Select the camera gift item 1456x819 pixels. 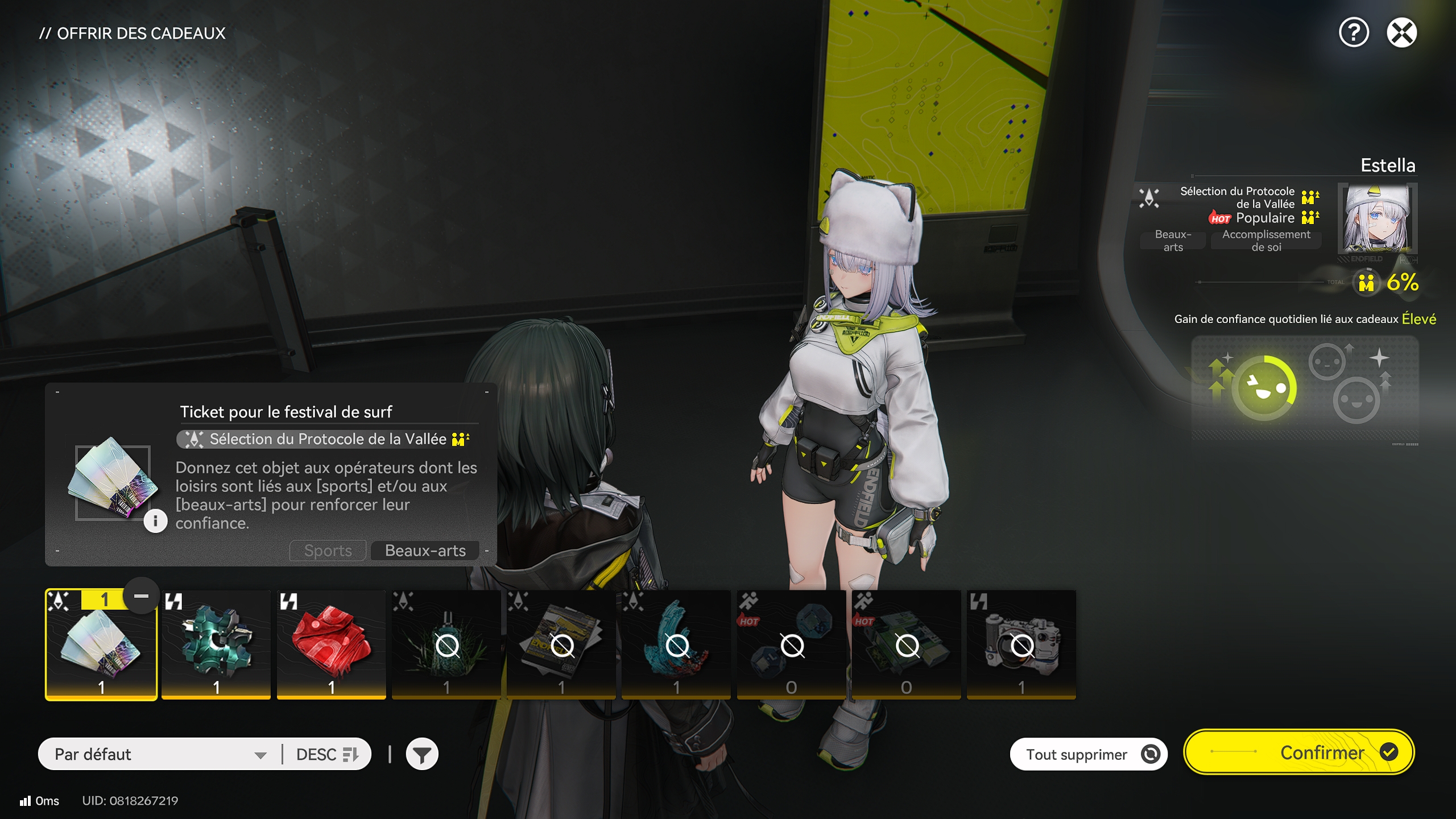tap(1023, 643)
